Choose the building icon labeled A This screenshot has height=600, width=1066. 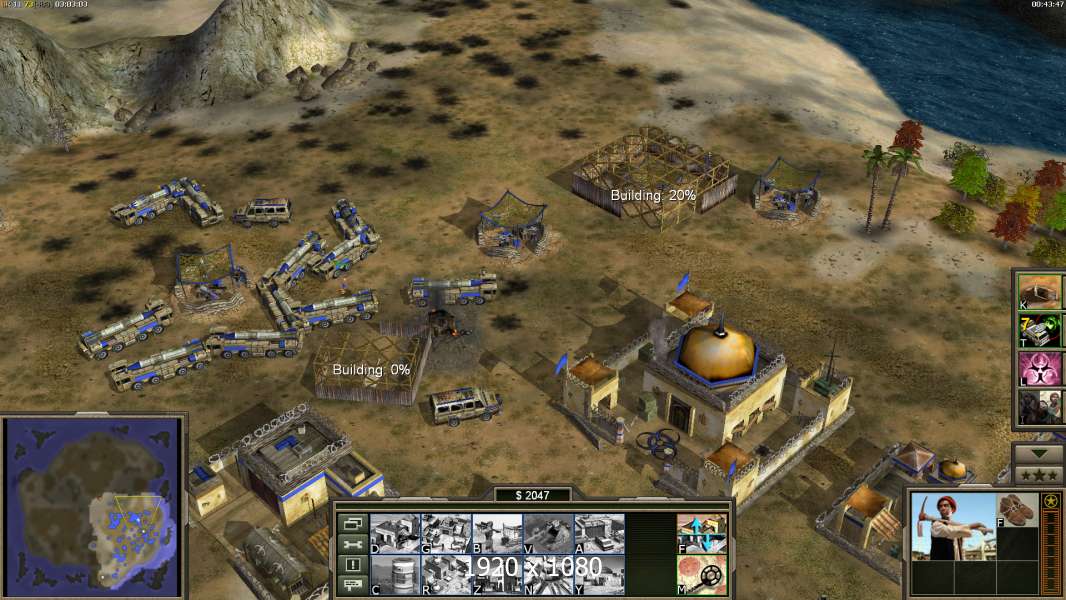tap(599, 533)
